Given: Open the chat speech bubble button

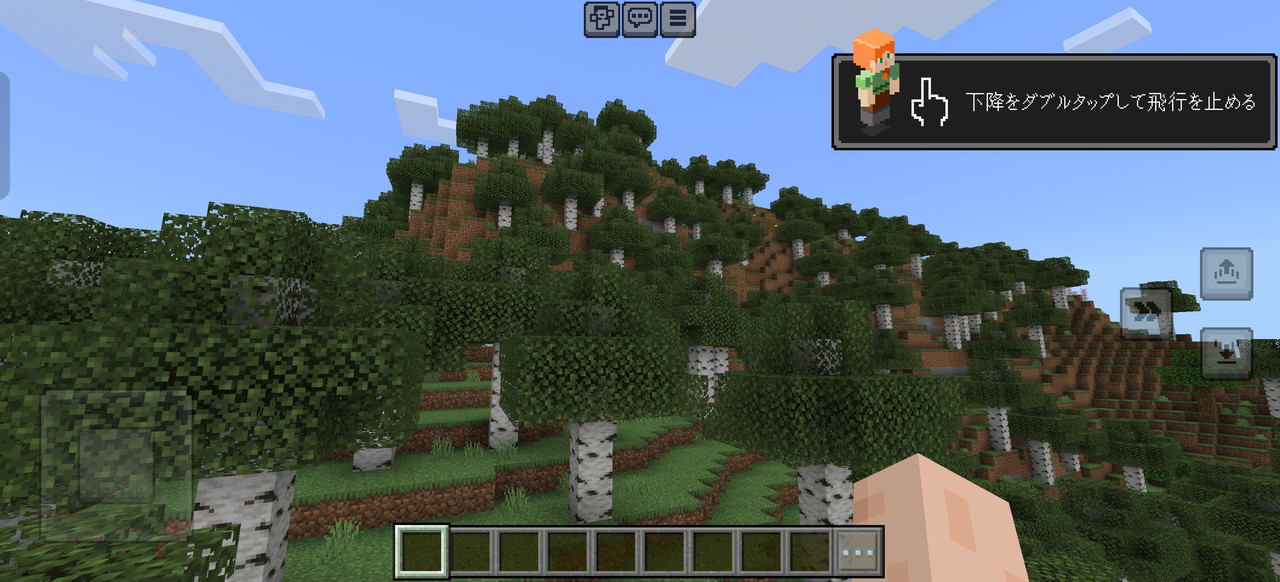Looking at the screenshot, I should pos(640,19).
